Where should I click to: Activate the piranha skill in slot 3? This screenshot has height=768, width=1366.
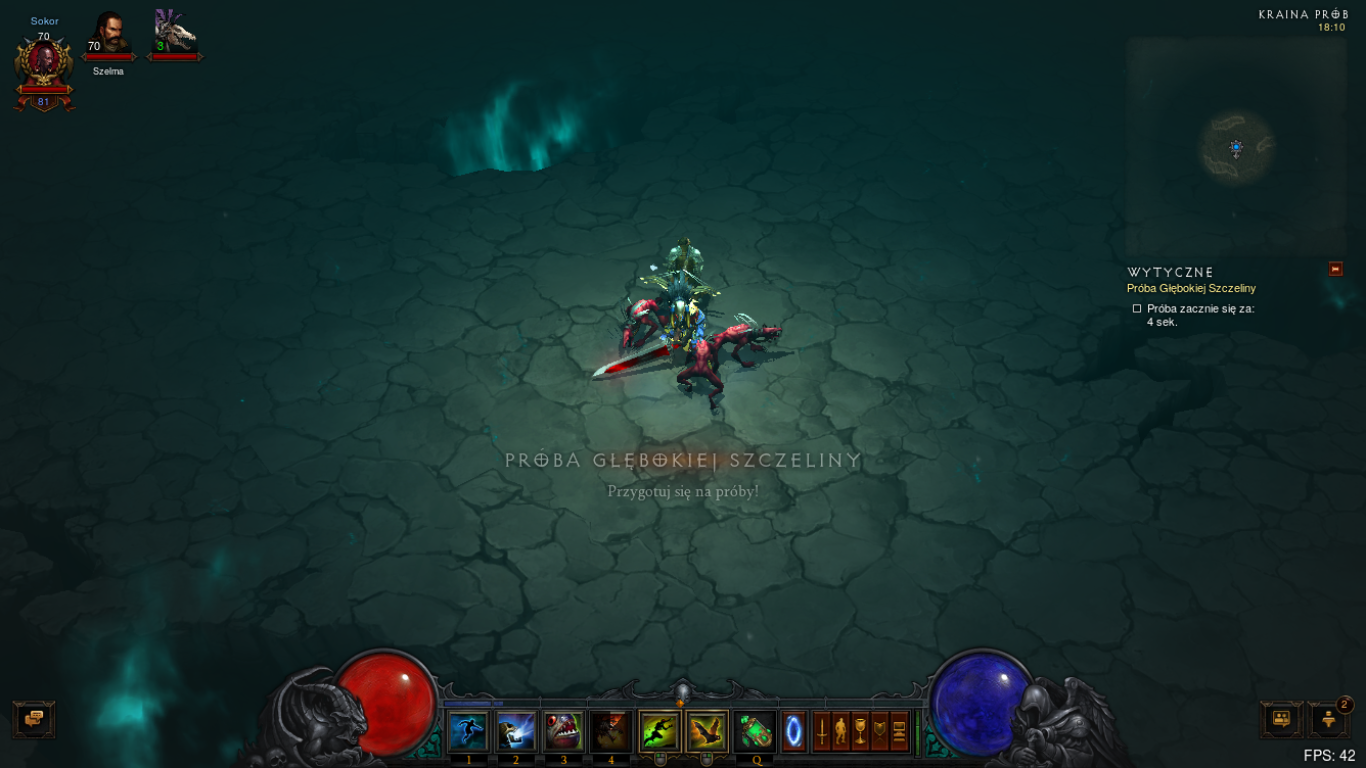pyautogui.click(x=563, y=731)
